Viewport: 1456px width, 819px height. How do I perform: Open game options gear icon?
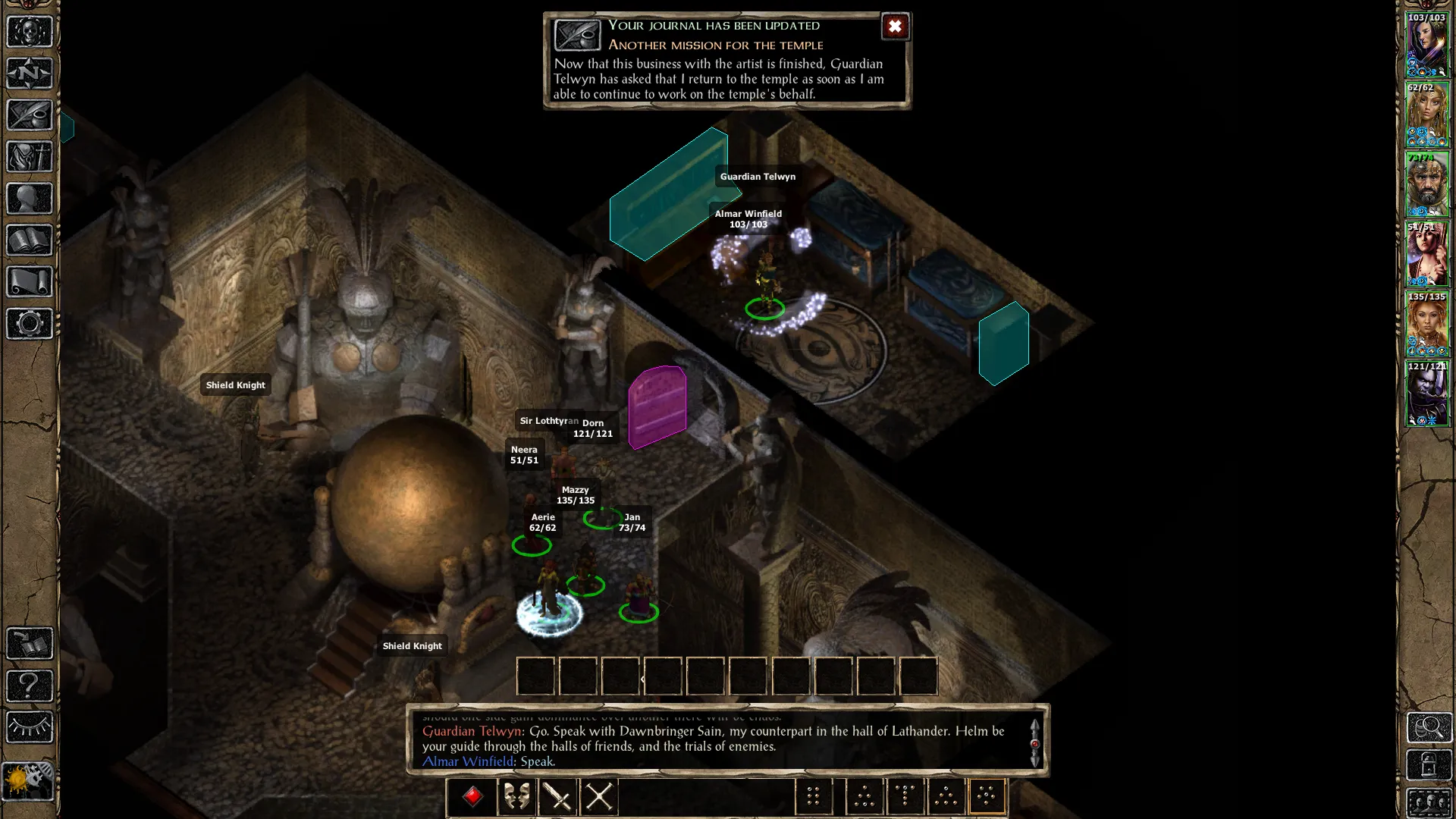click(x=30, y=324)
